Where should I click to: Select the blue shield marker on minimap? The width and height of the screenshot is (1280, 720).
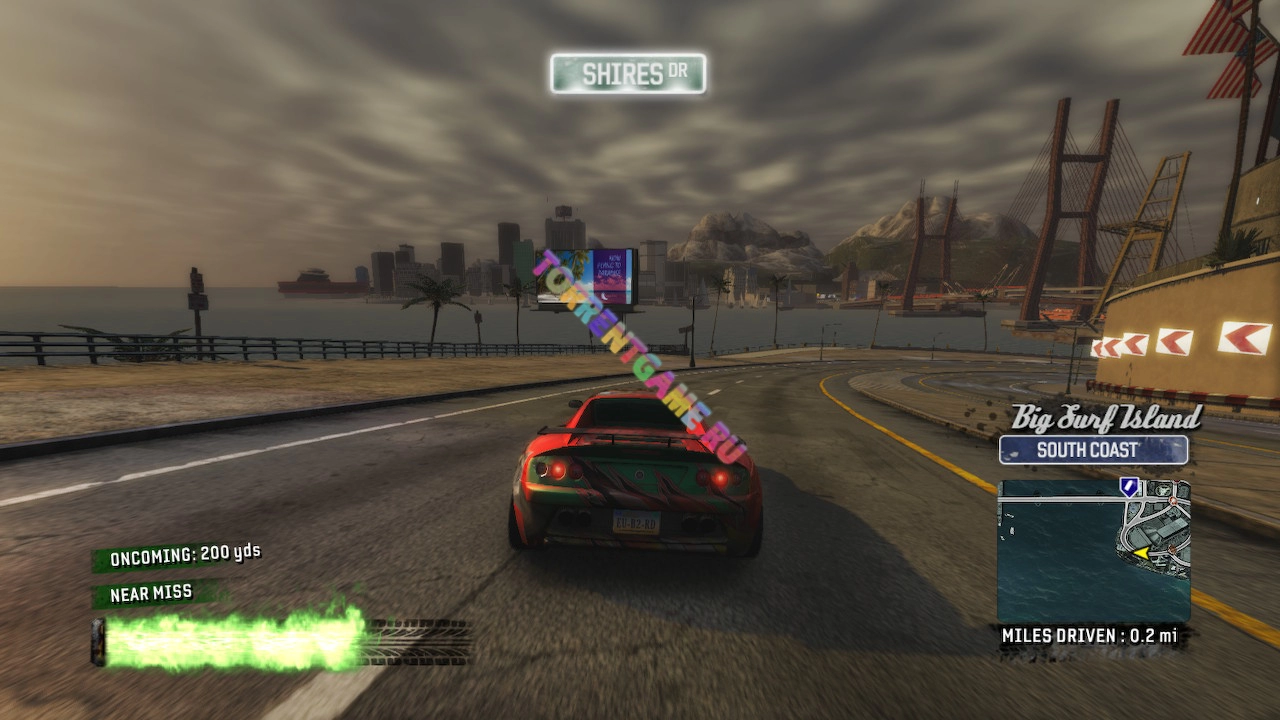(1129, 487)
